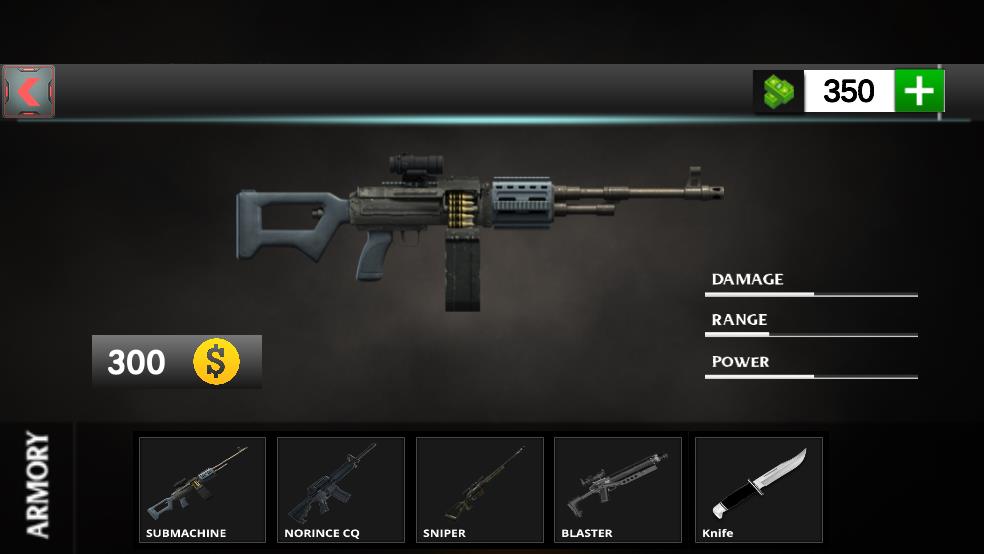984x554 pixels.
Task: Pick the Sniper rifle from the armory
Action: pos(479,489)
